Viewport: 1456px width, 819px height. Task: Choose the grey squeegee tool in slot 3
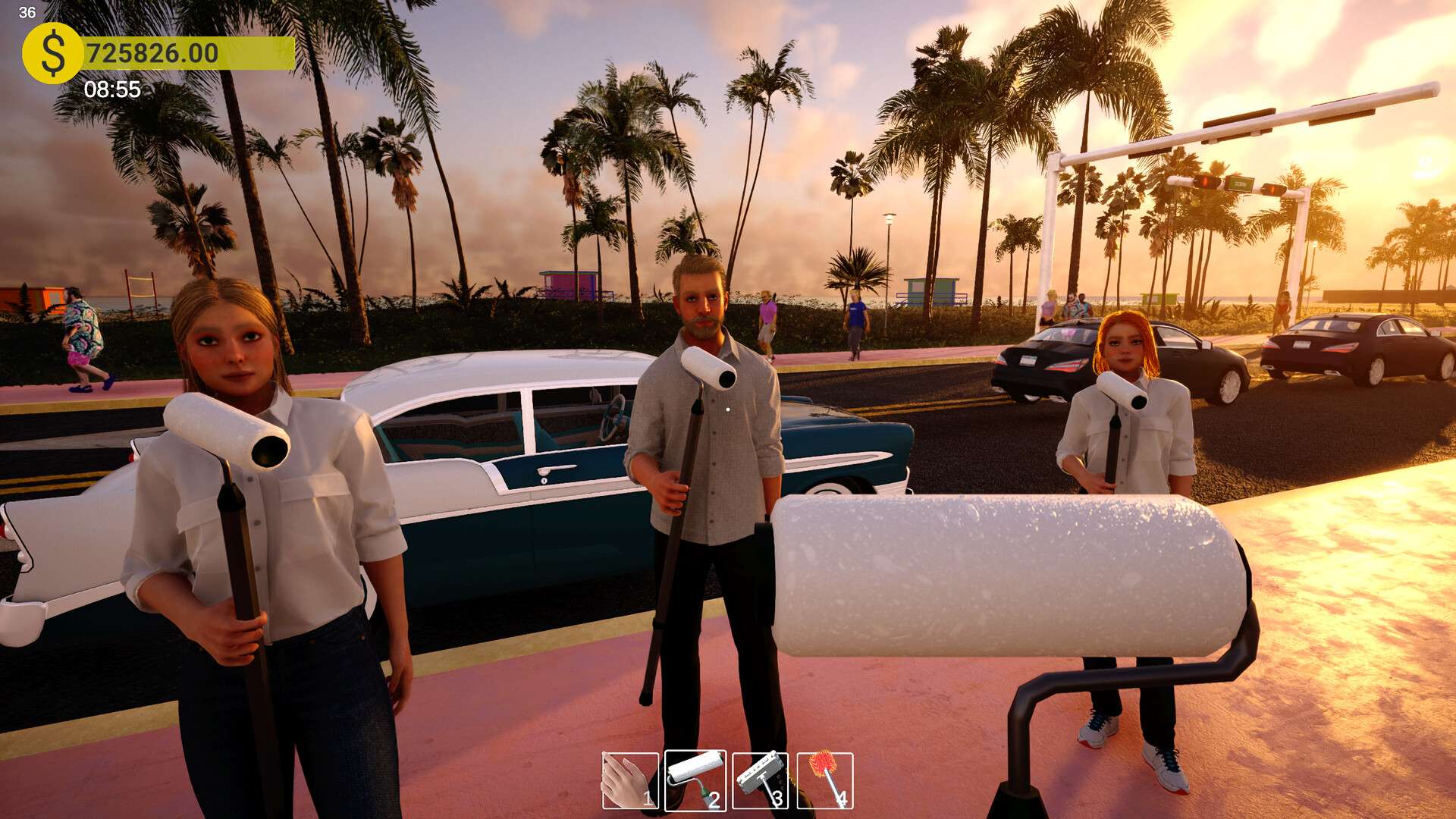[x=760, y=780]
